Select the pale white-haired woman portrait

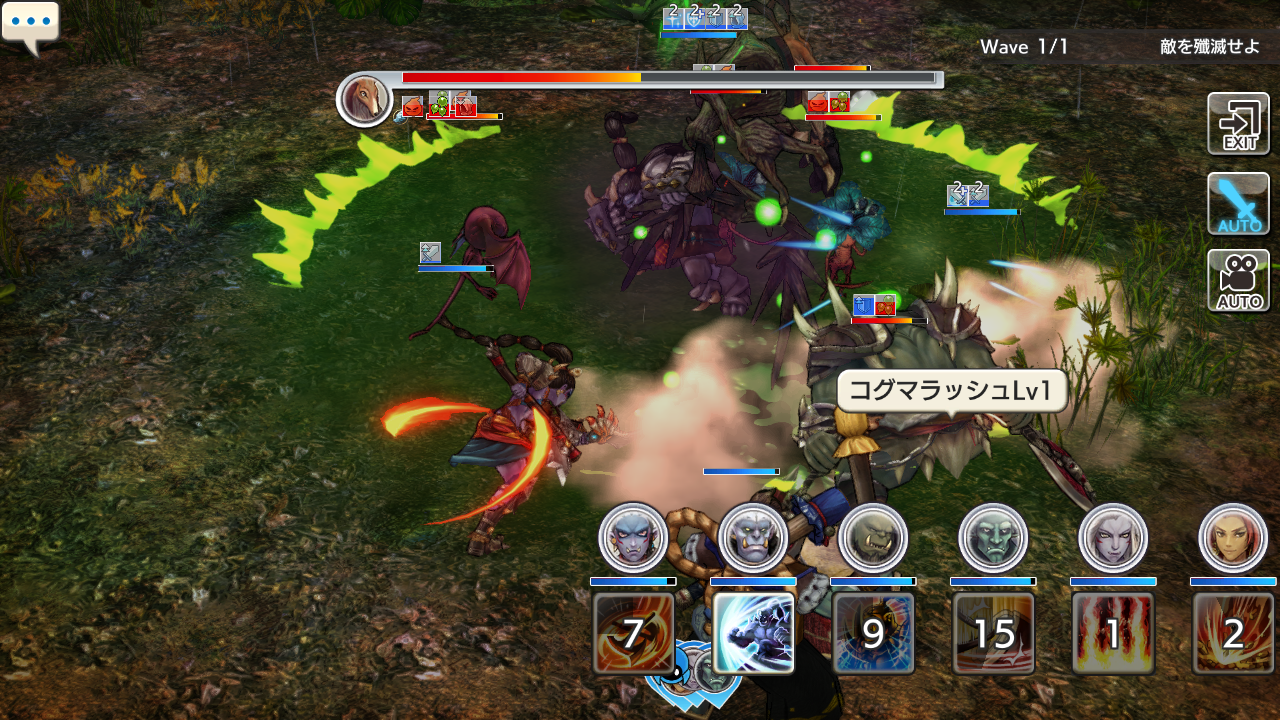click(x=1113, y=538)
